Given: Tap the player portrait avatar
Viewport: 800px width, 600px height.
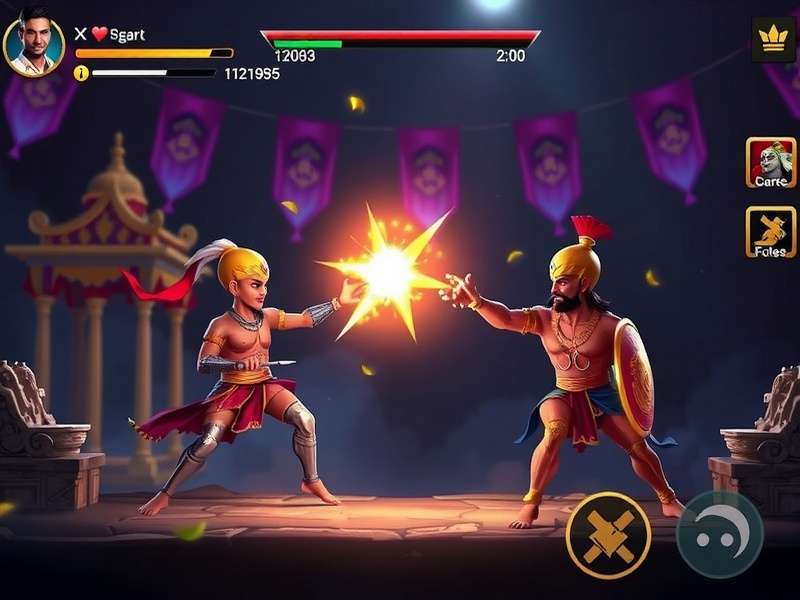Looking at the screenshot, I should coord(33,46).
